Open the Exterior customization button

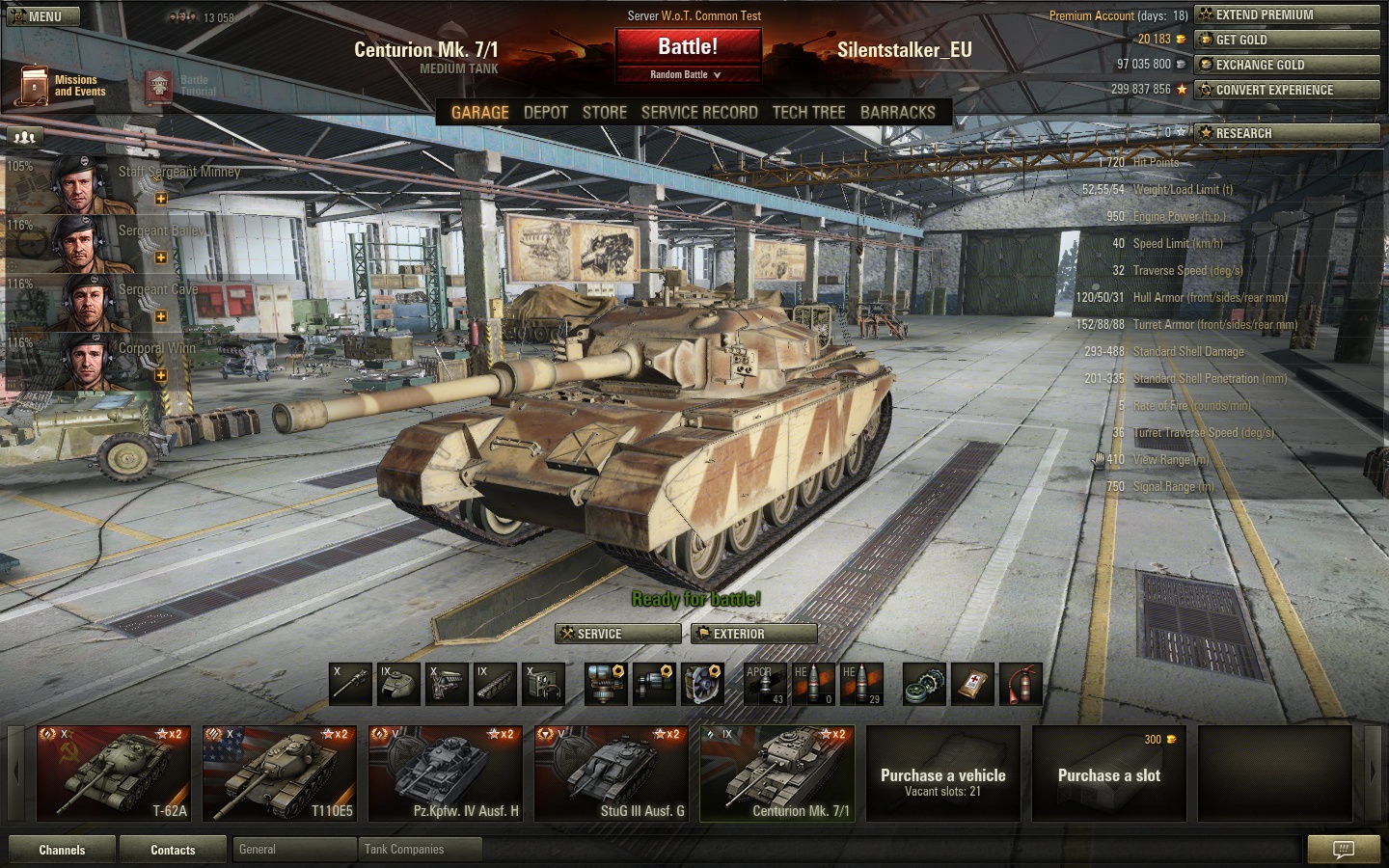click(754, 634)
